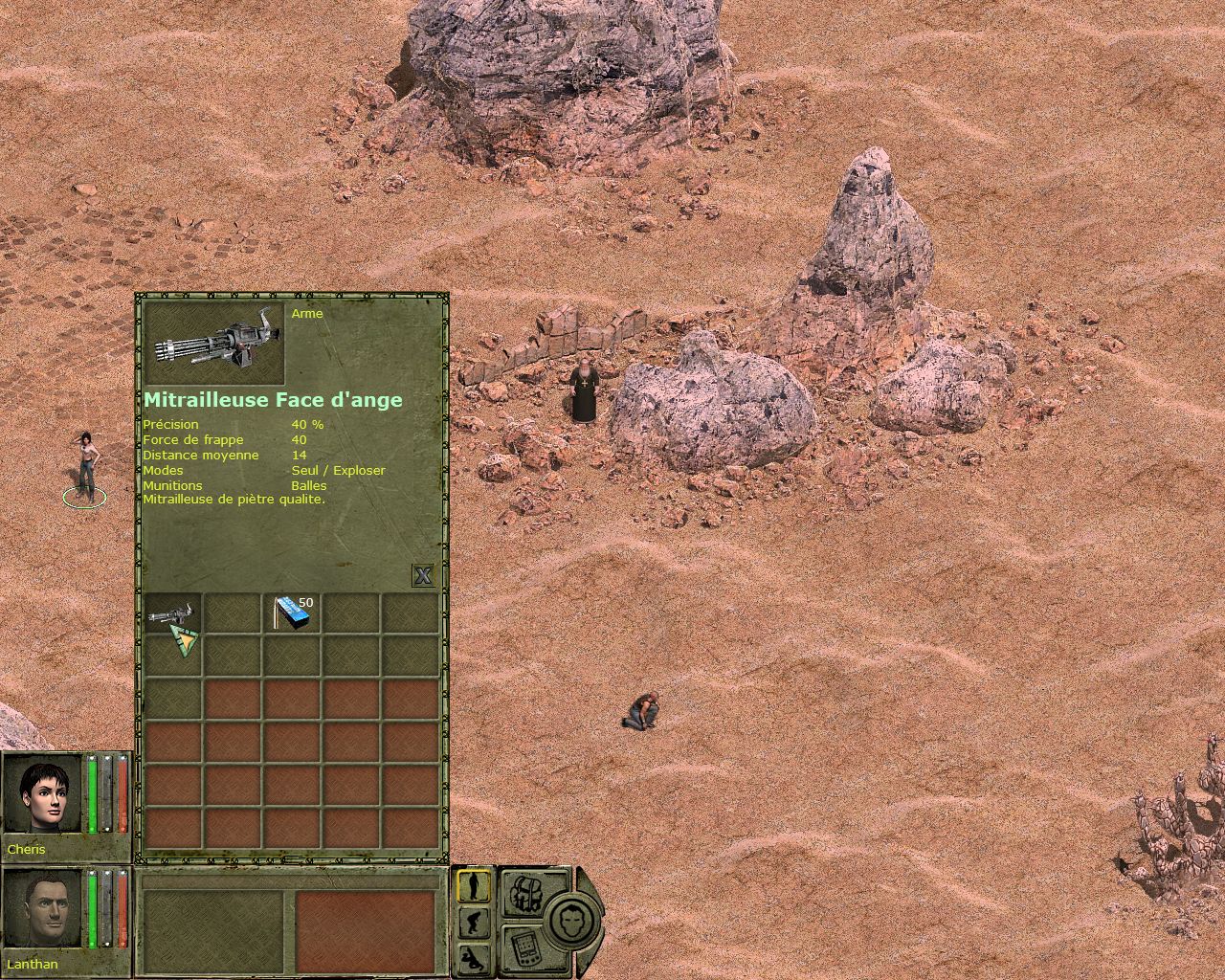Select Cheris's character portrait
The image size is (1225, 980).
(x=43, y=794)
